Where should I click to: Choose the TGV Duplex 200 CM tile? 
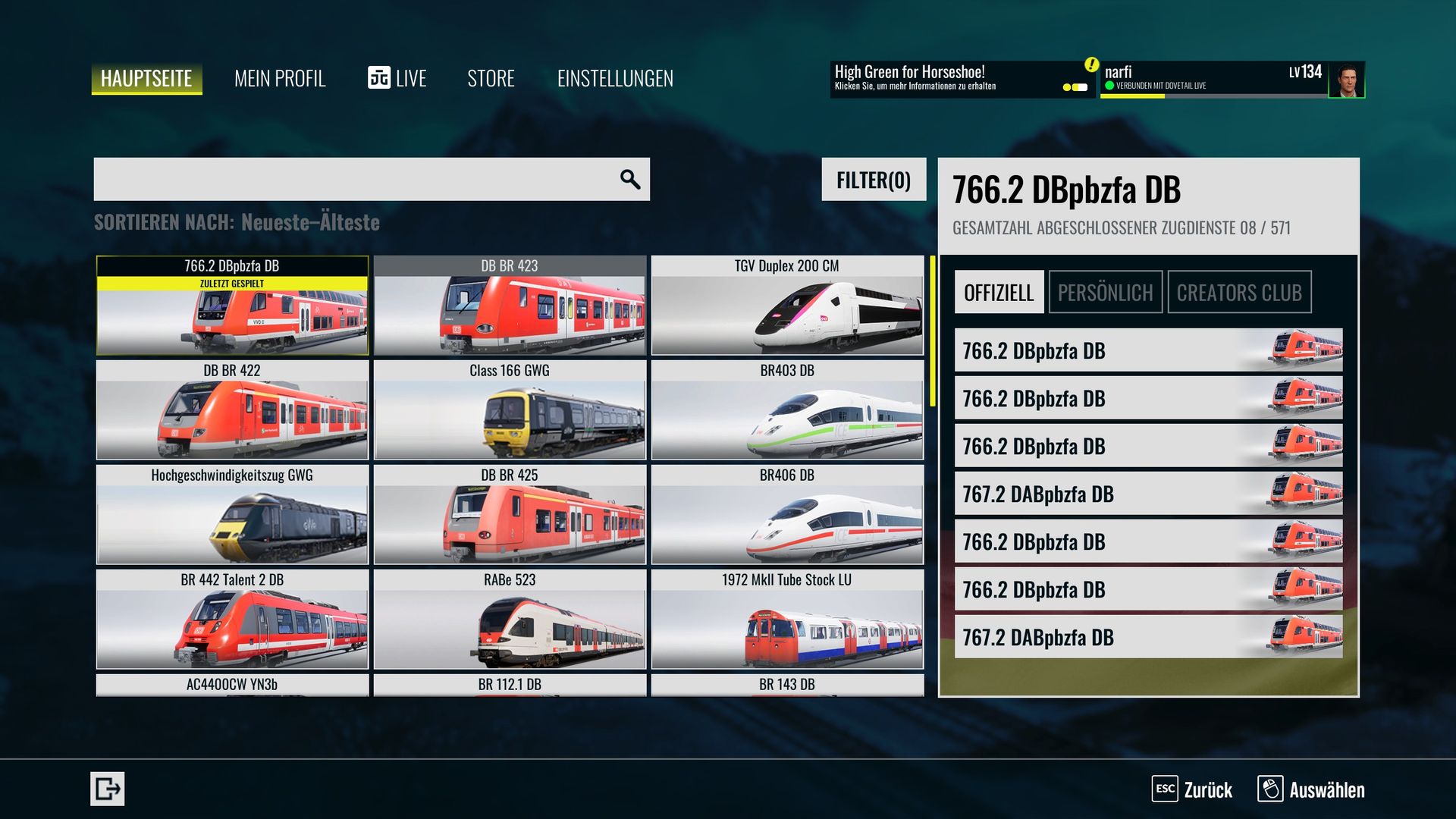[787, 306]
